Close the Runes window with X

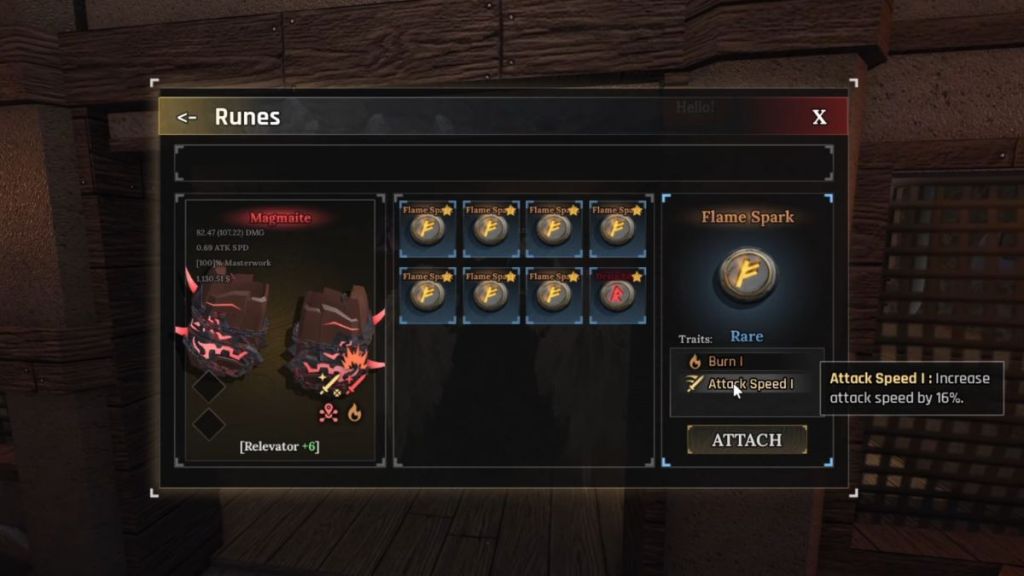coord(819,117)
